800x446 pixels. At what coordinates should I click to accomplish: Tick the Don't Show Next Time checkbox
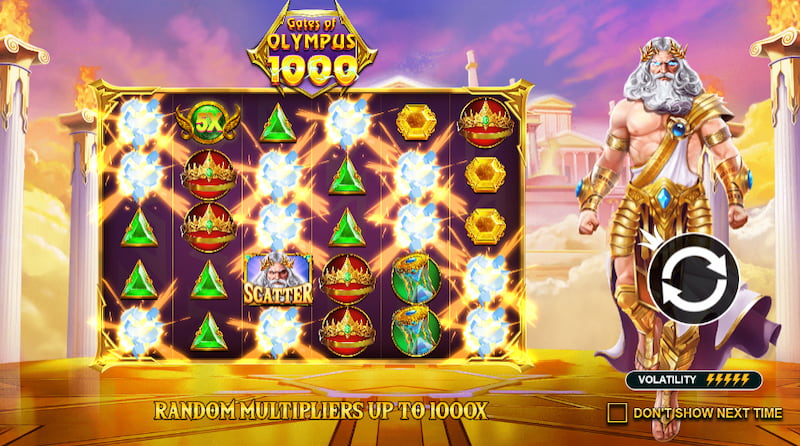(x=617, y=412)
